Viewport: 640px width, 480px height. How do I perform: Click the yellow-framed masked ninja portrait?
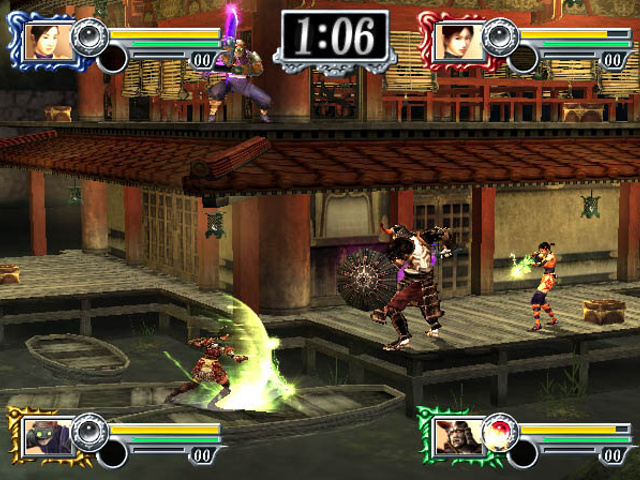(x=48, y=435)
